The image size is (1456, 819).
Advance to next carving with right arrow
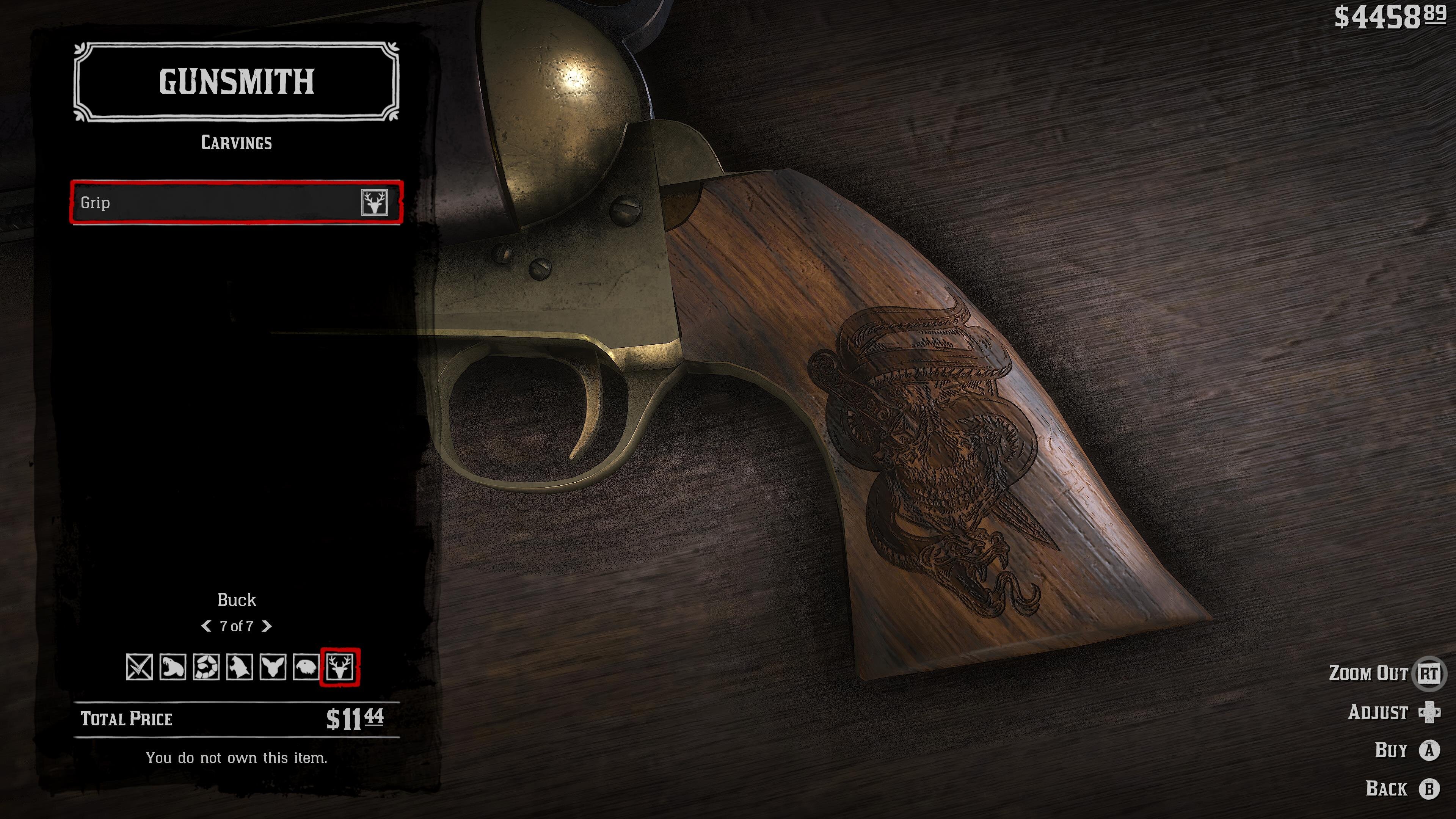pos(267,626)
